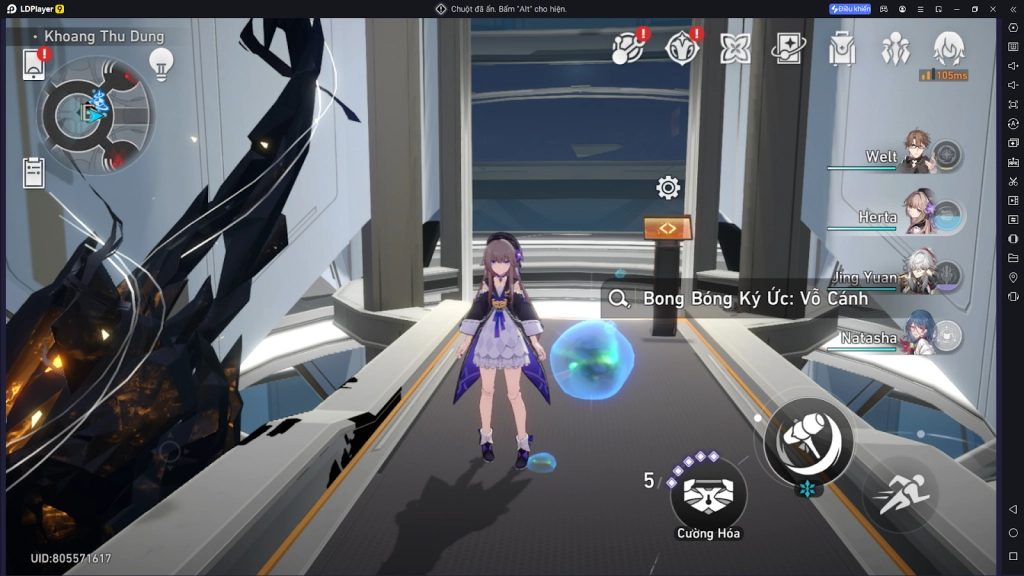The width and height of the screenshot is (1024, 576).
Task: Tap the hammer basic attack button
Action: (808, 440)
